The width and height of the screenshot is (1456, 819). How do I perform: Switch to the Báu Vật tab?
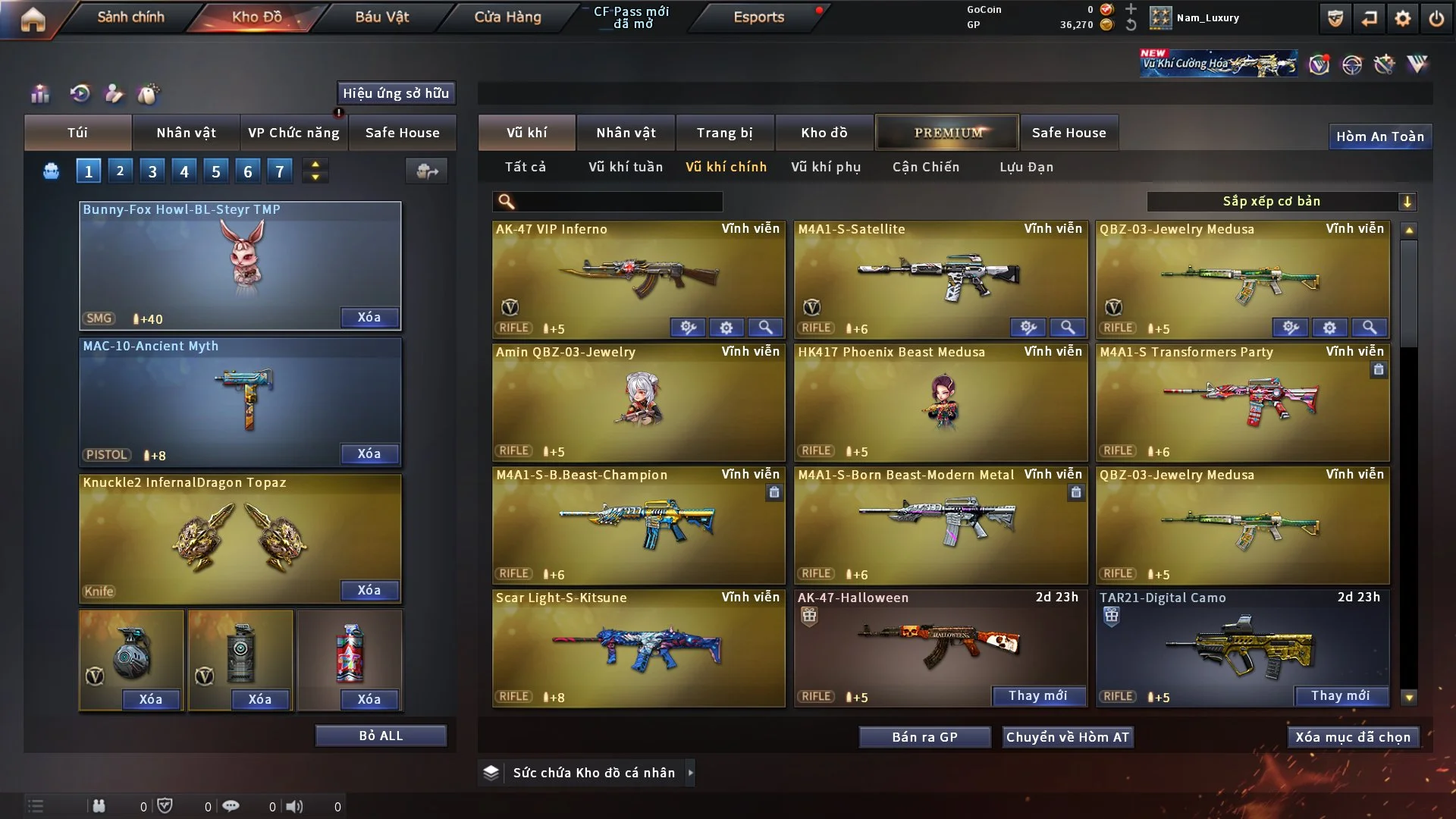click(x=381, y=17)
